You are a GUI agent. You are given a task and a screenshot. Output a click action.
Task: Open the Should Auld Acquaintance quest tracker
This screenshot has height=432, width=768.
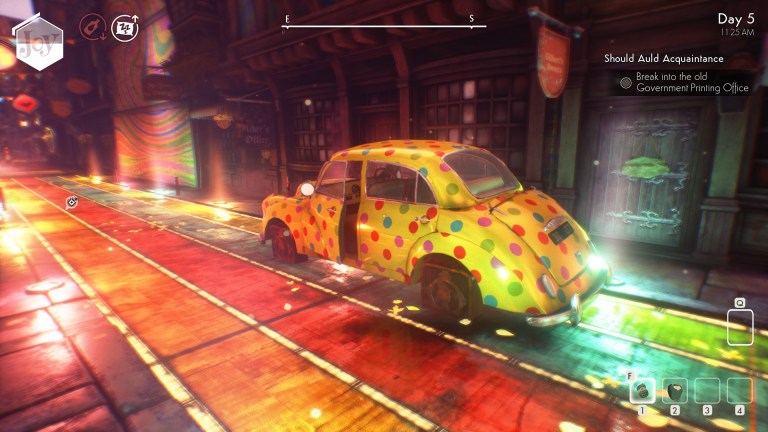(x=665, y=60)
